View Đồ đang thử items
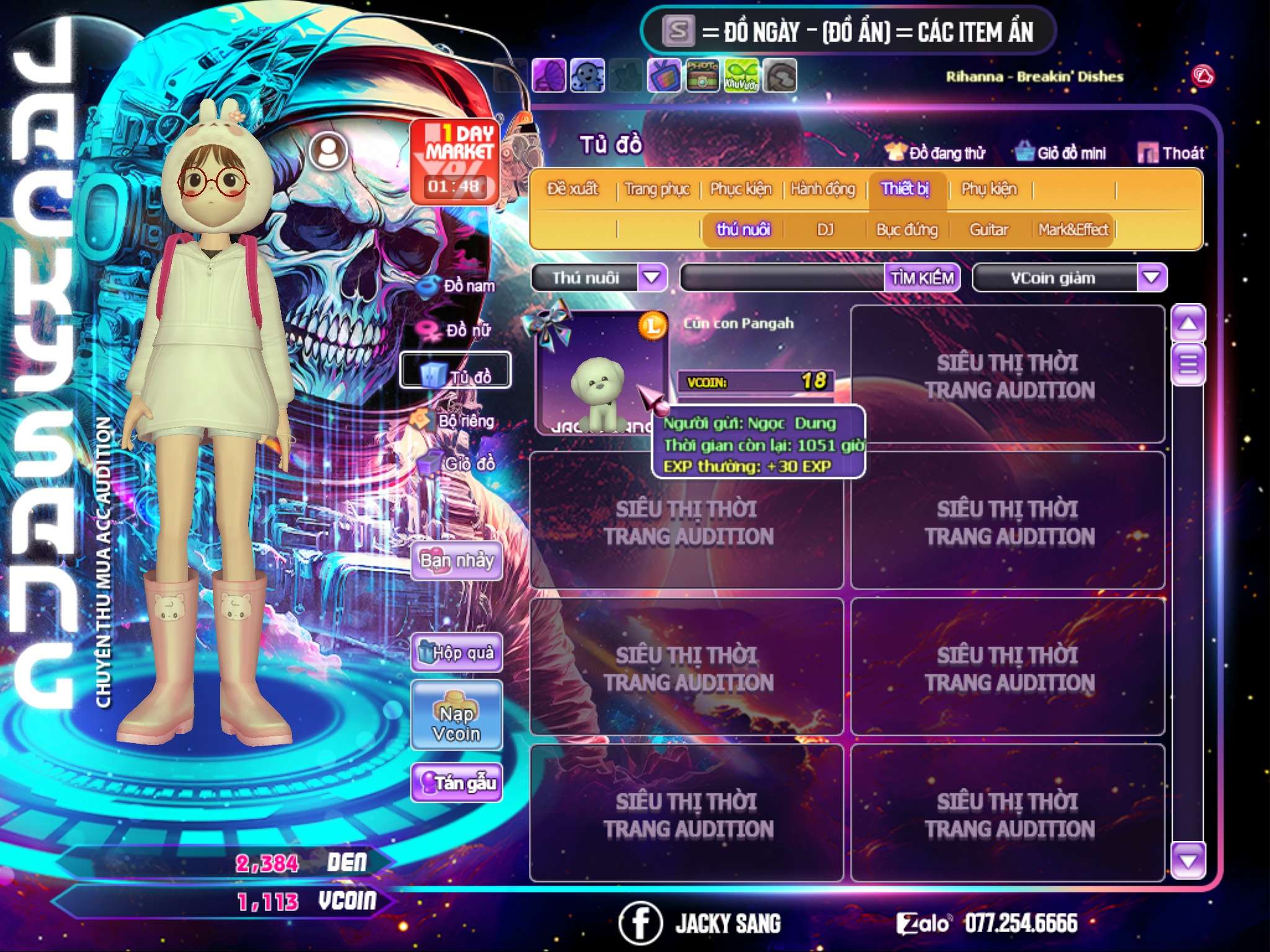The width and height of the screenshot is (1270, 952). coord(935,153)
